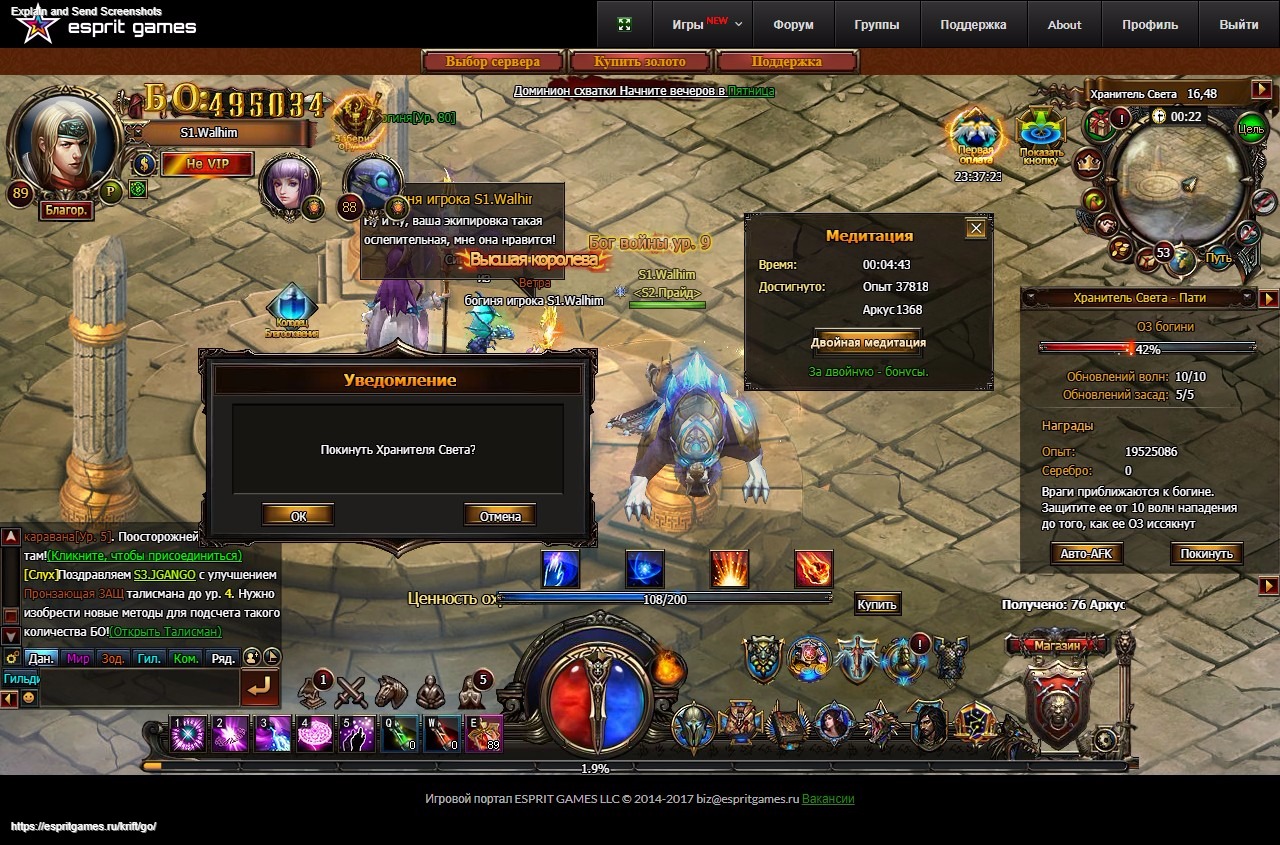This screenshot has width=1280, height=845.
Task: Click the Купить button beside the value bar
Action: click(x=877, y=603)
